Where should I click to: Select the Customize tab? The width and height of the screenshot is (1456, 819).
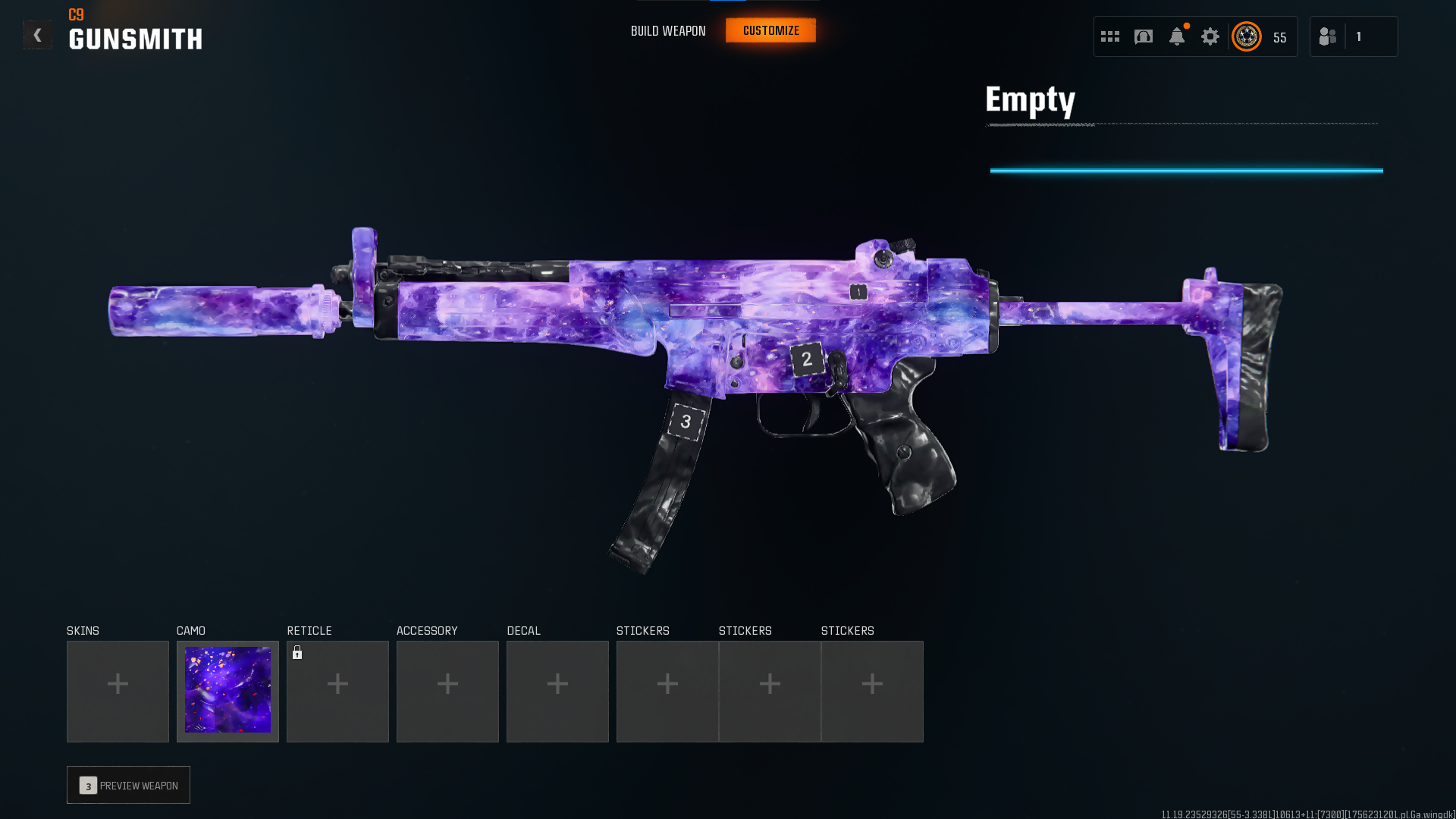pos(770,31)
